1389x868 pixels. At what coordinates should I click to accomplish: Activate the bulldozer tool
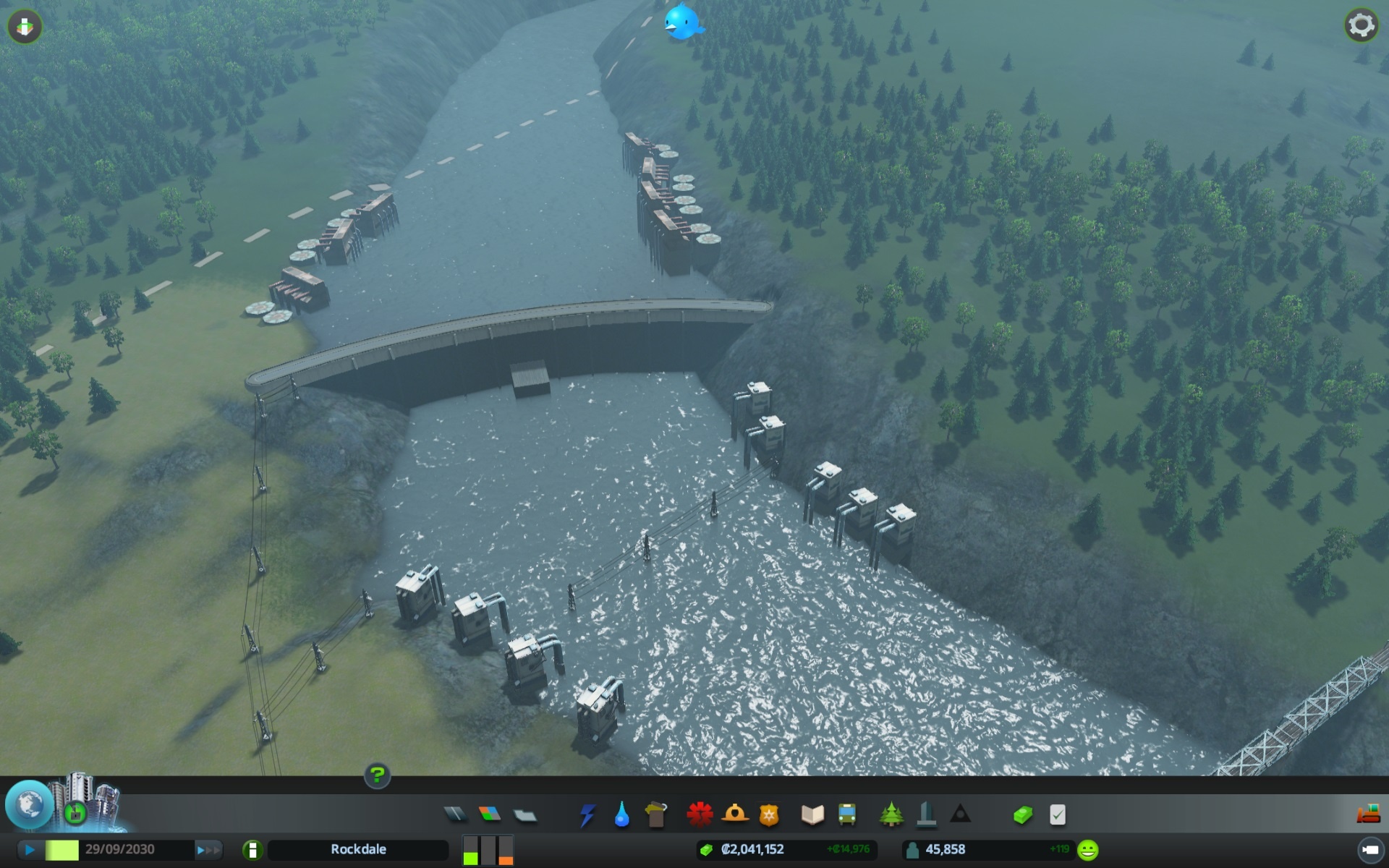coord(1368,814)
